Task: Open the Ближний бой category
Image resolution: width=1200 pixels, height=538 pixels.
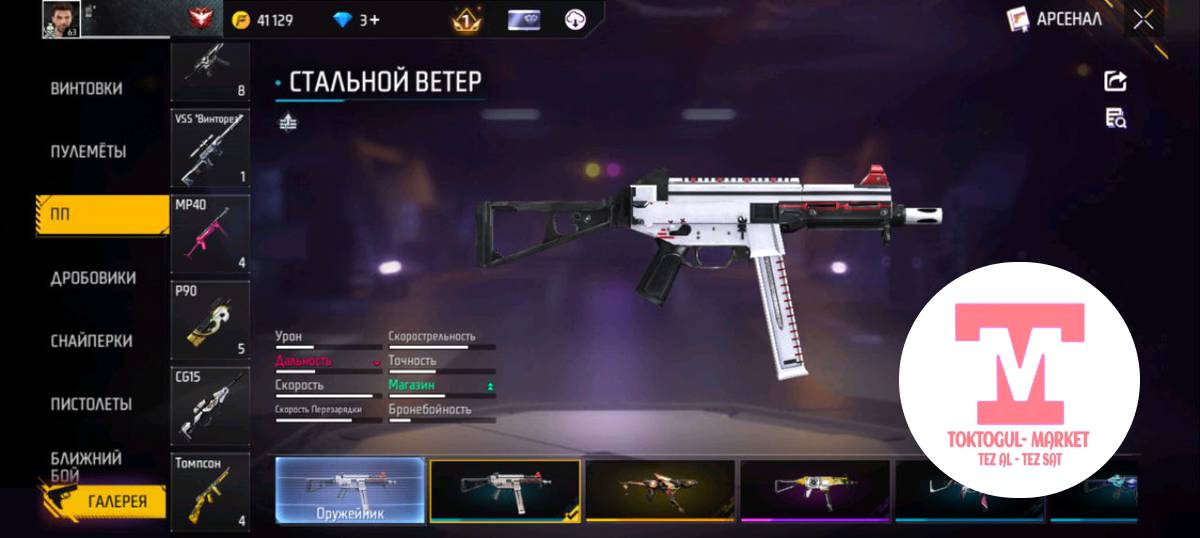Action: pyautogui.click(x=87, y=465)
